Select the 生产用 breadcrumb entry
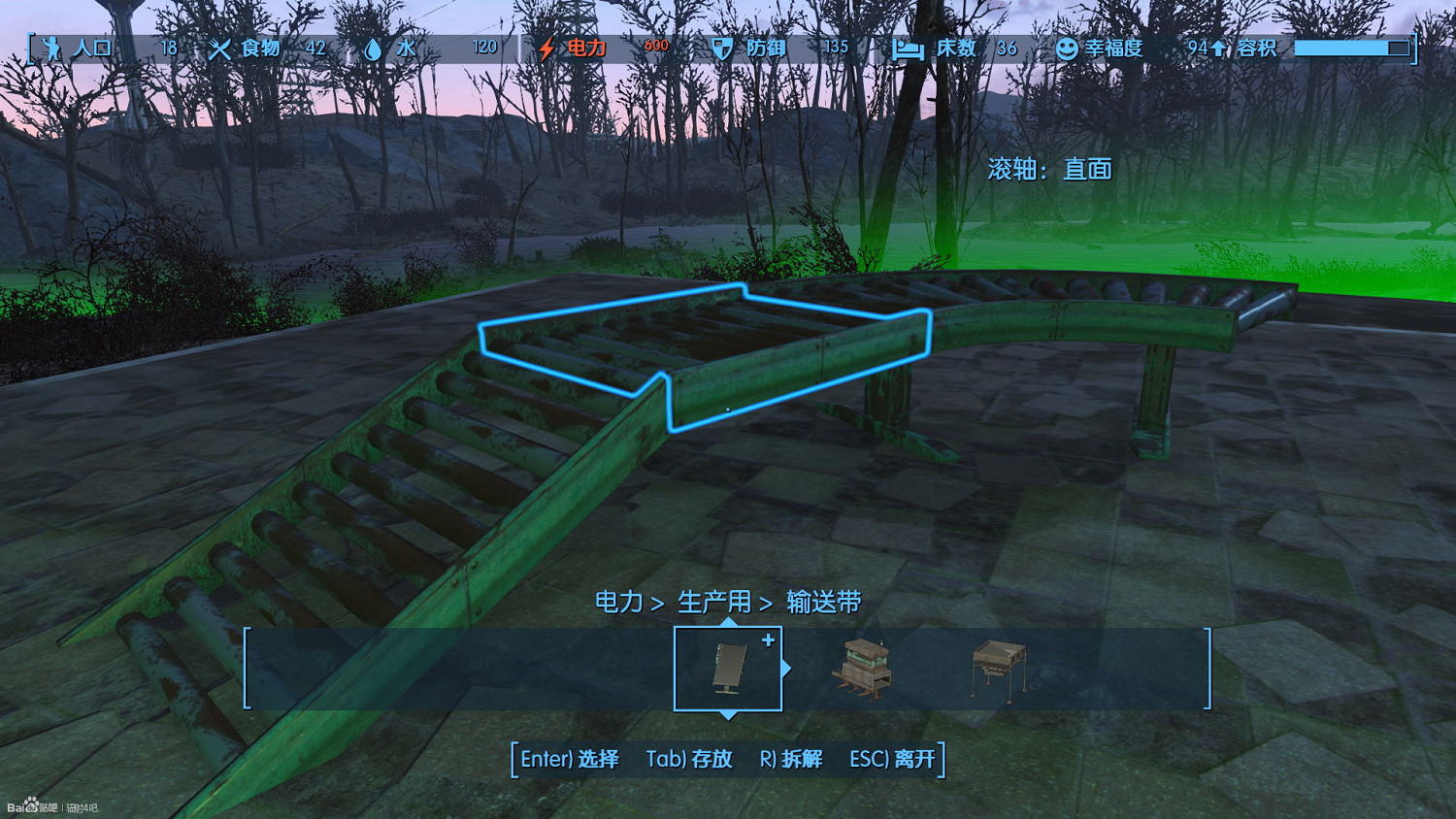Screen dimensions: 1456x819 (x=714, y=602)
